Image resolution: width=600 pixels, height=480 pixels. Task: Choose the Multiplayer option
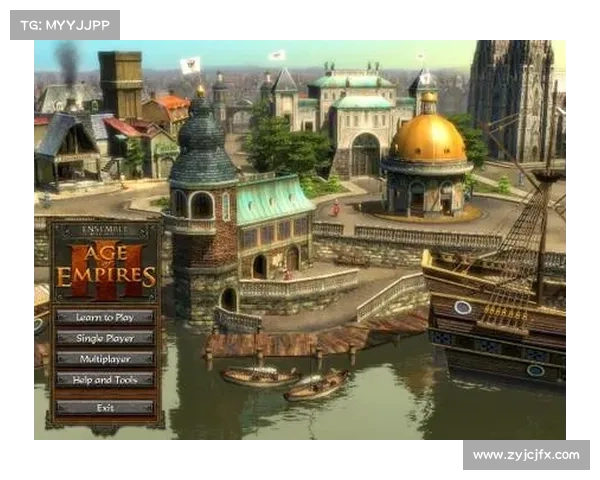(105, 358)
